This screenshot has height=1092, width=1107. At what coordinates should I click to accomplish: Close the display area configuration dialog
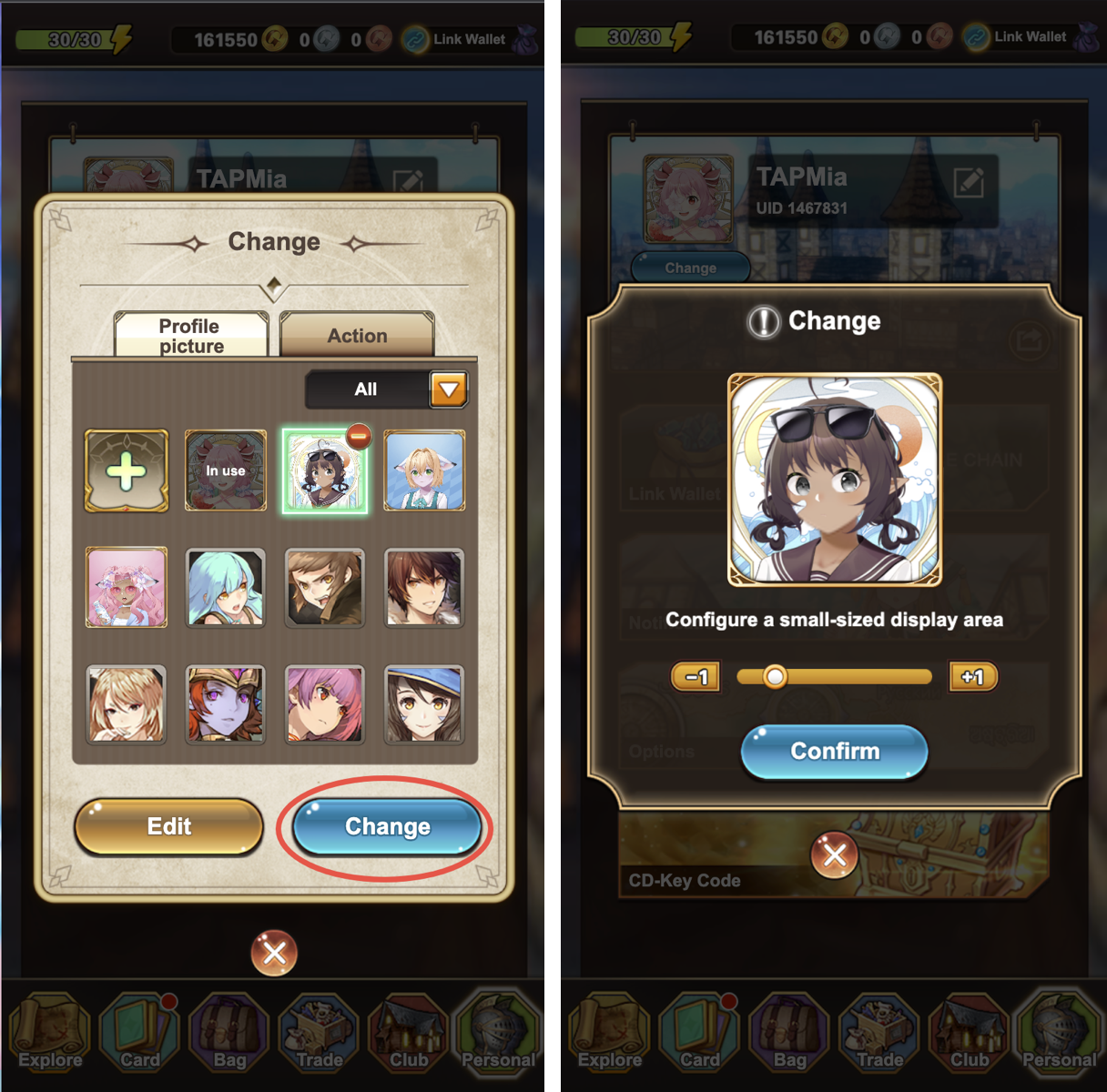tap(834, 854)
